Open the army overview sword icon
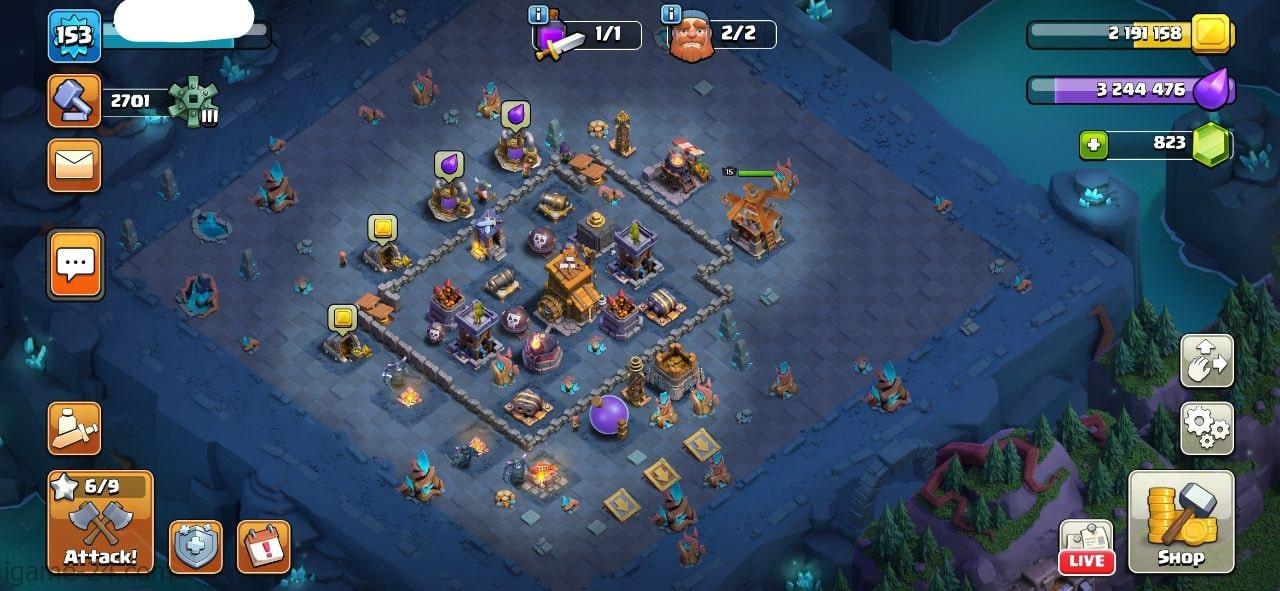 coord(75,429)
